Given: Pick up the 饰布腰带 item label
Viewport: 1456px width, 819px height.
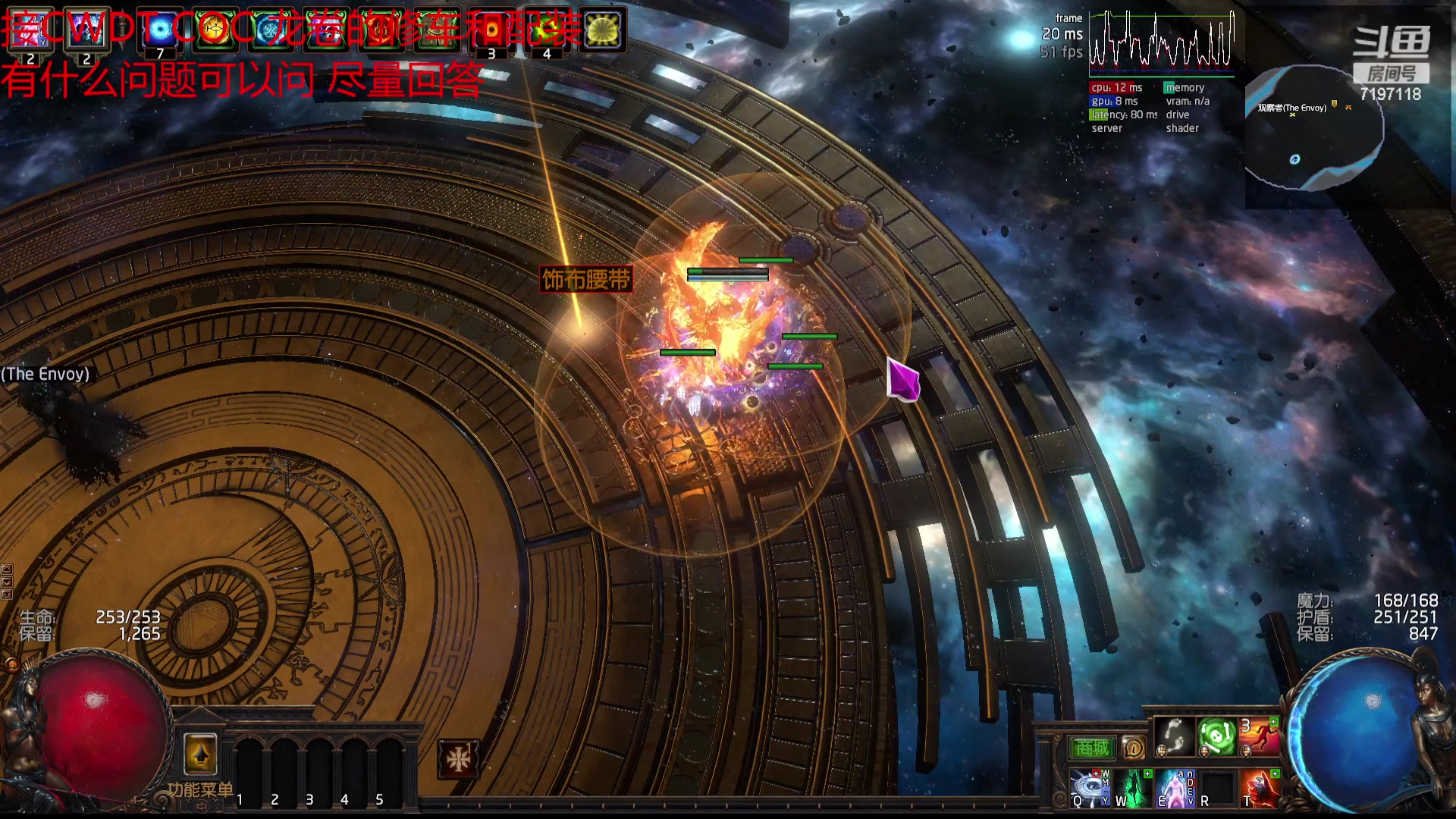Looking at the screenshot, I should 586,280.
